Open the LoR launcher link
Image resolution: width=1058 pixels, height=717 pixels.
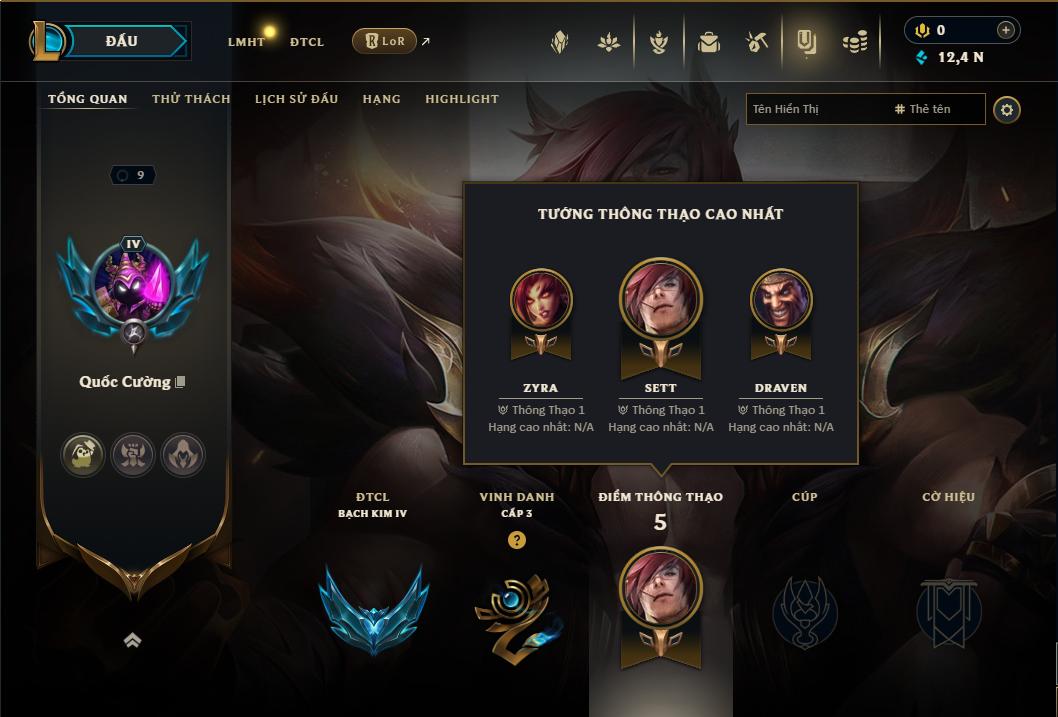(x=385, y=41)
